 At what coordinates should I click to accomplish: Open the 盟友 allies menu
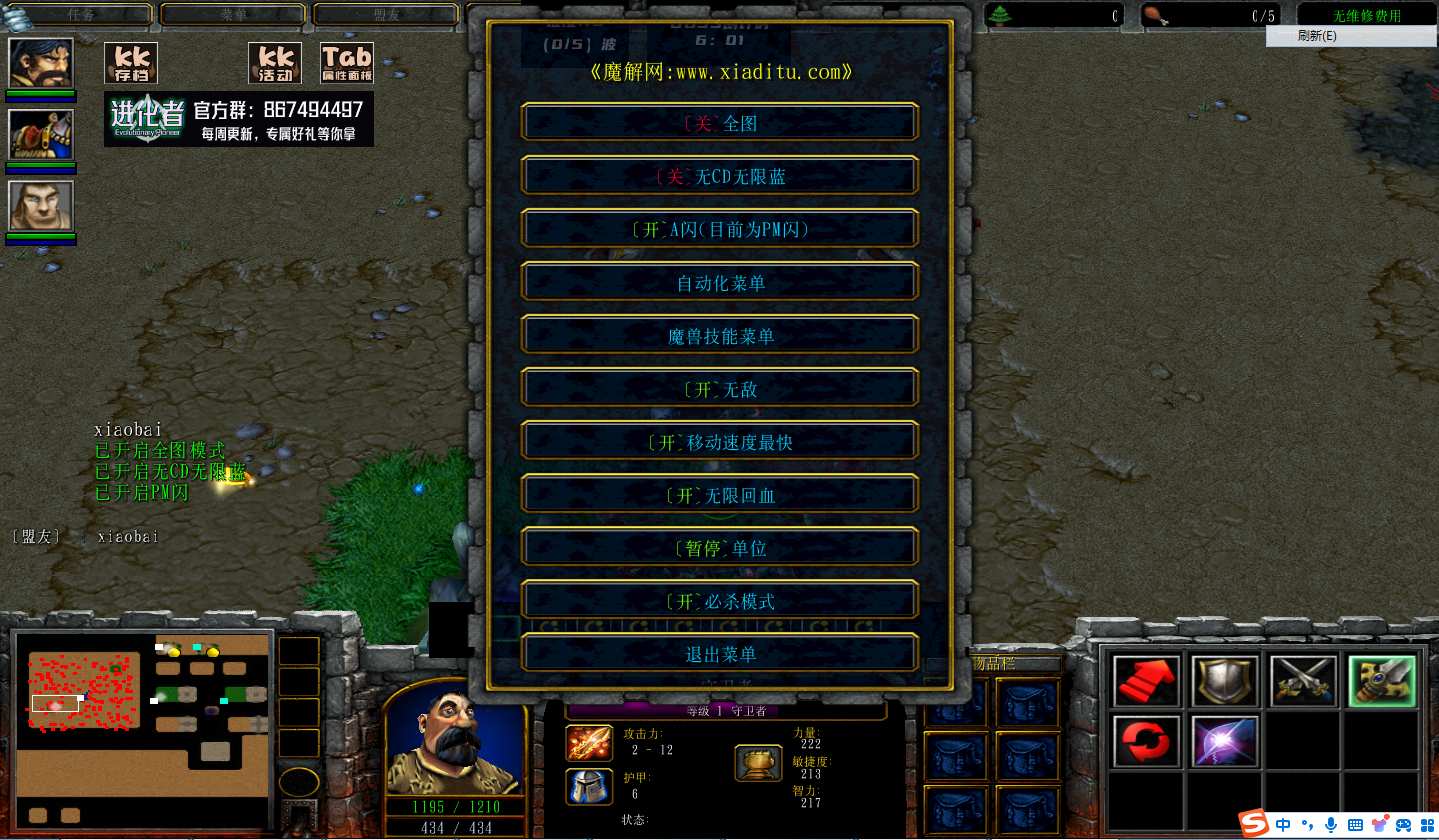384,14
